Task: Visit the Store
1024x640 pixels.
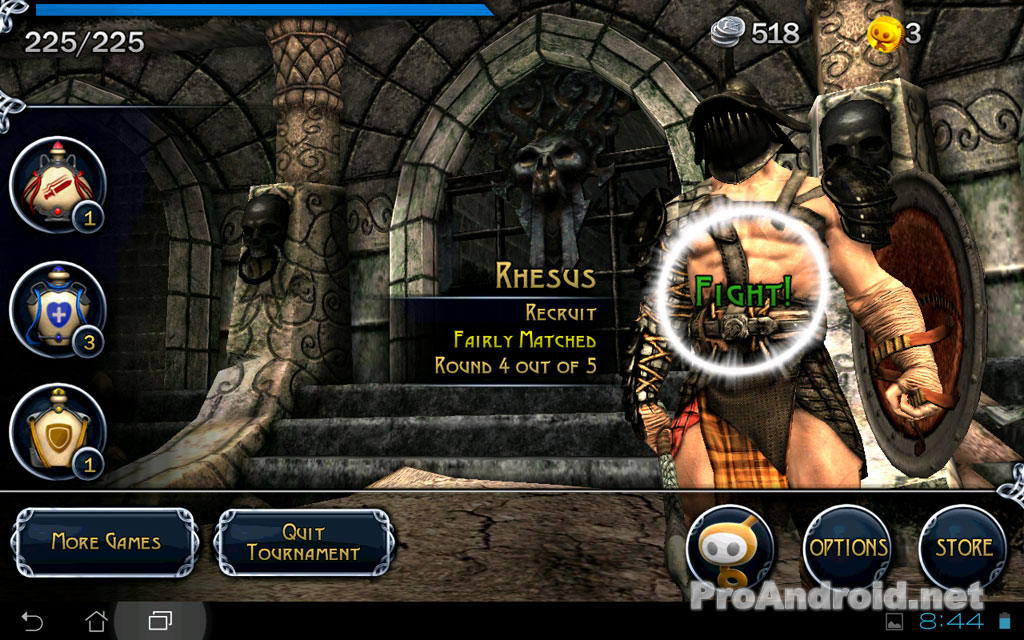Action: click(x=963, y=548)
